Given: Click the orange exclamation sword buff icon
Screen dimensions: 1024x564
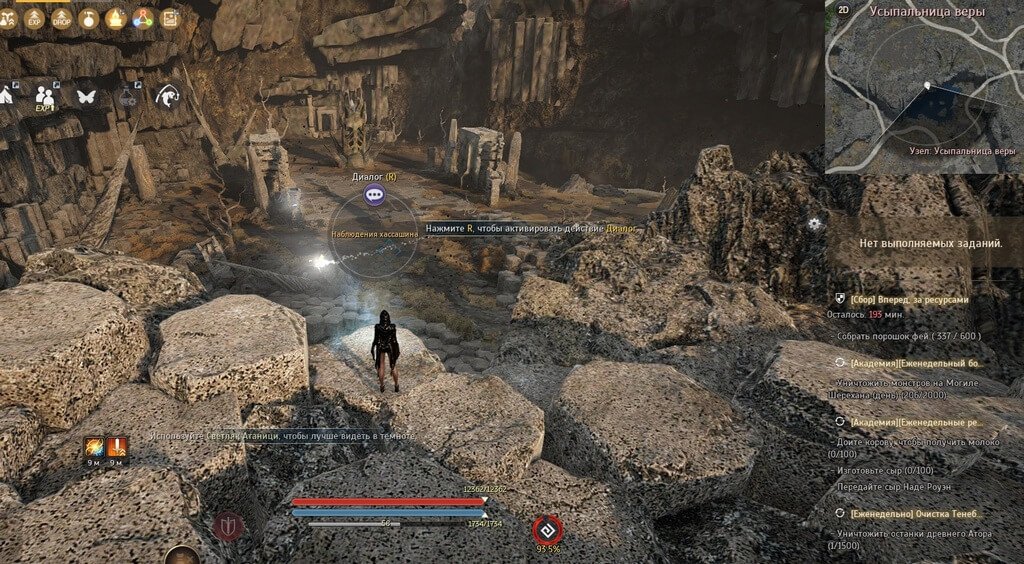Looking at the screenshot, I should (117, 447).
